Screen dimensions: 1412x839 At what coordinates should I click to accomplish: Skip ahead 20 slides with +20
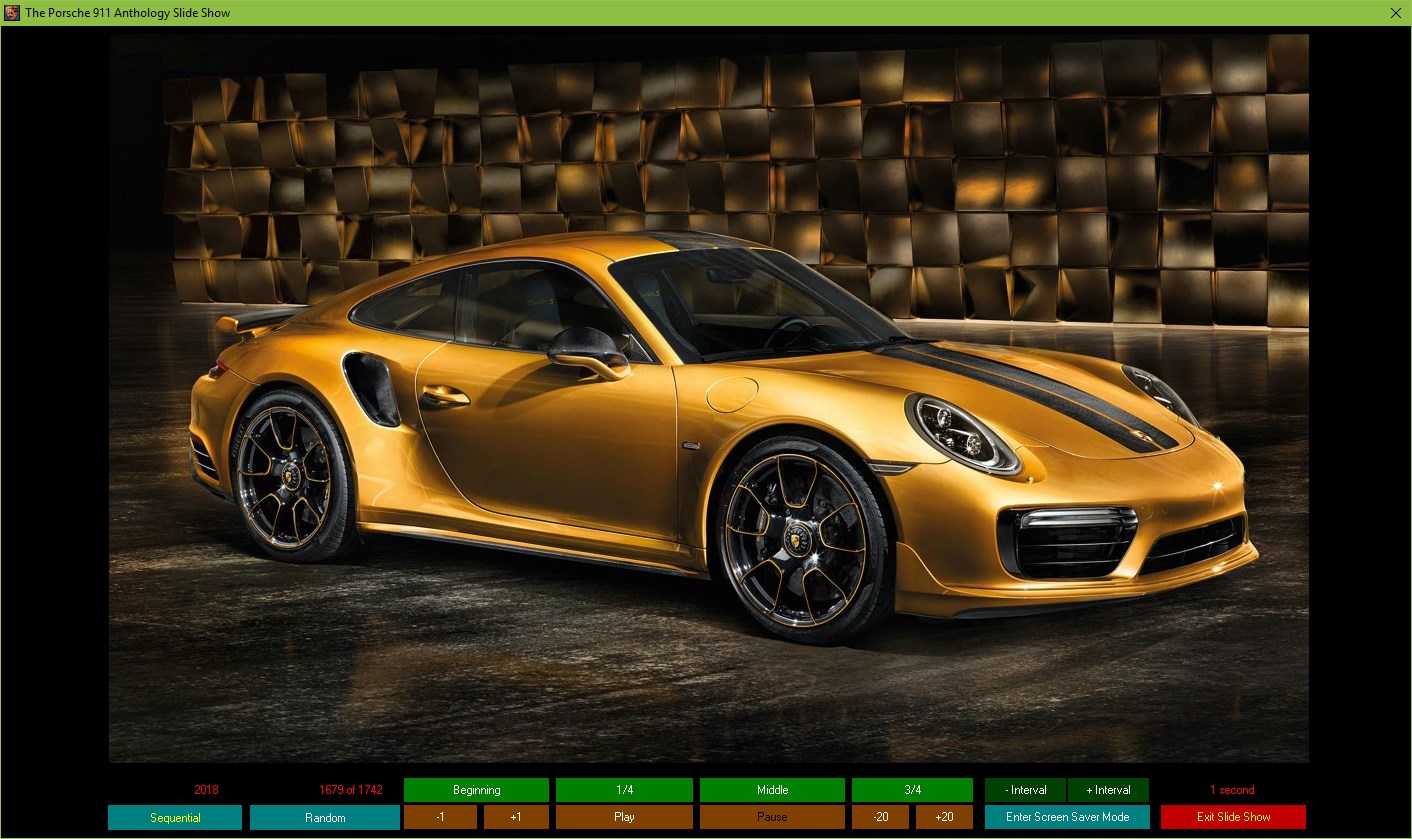pyautogui.click(x=944, y=817)
